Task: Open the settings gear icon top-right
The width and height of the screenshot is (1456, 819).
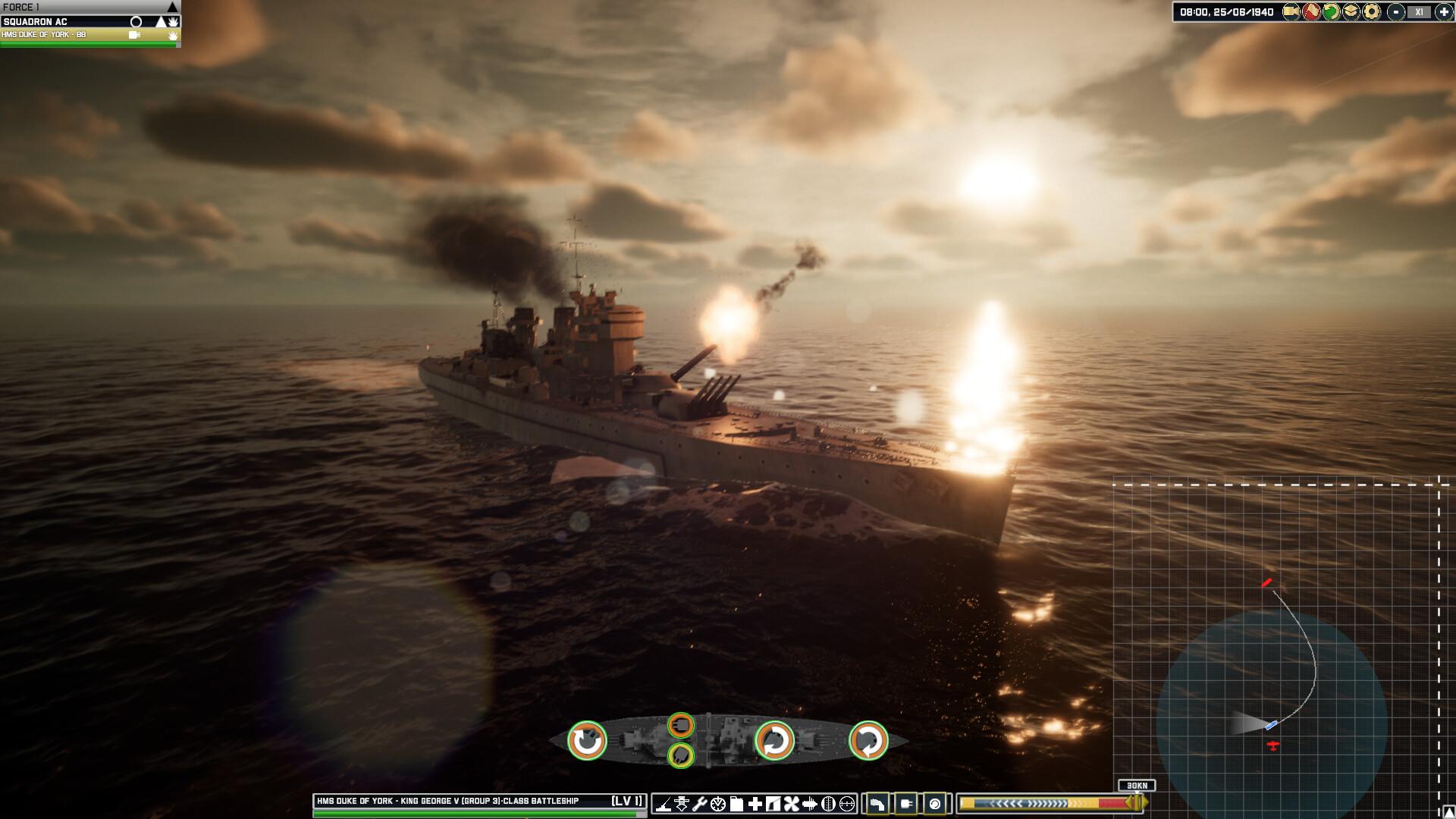Action: [1371, 12]
